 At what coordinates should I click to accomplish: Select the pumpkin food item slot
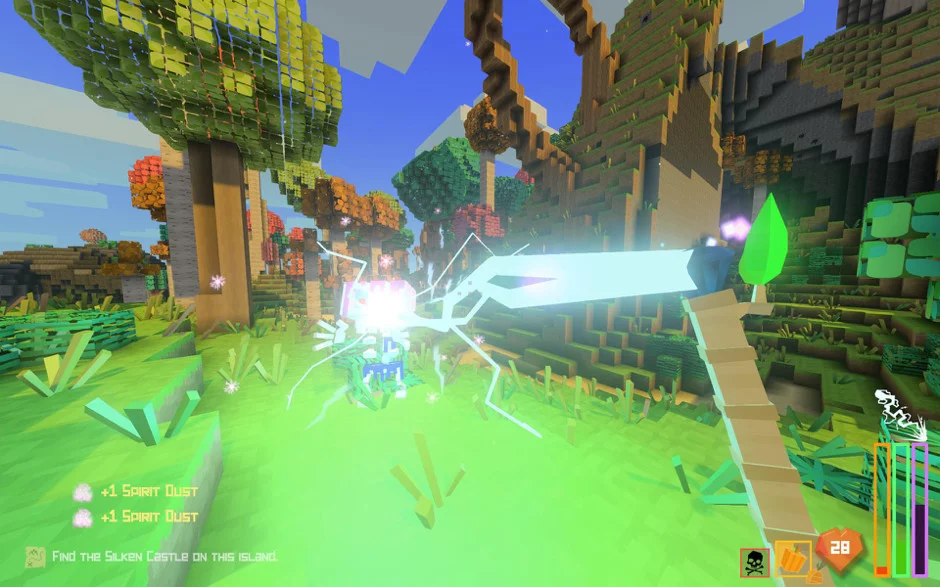coord(792,559)
